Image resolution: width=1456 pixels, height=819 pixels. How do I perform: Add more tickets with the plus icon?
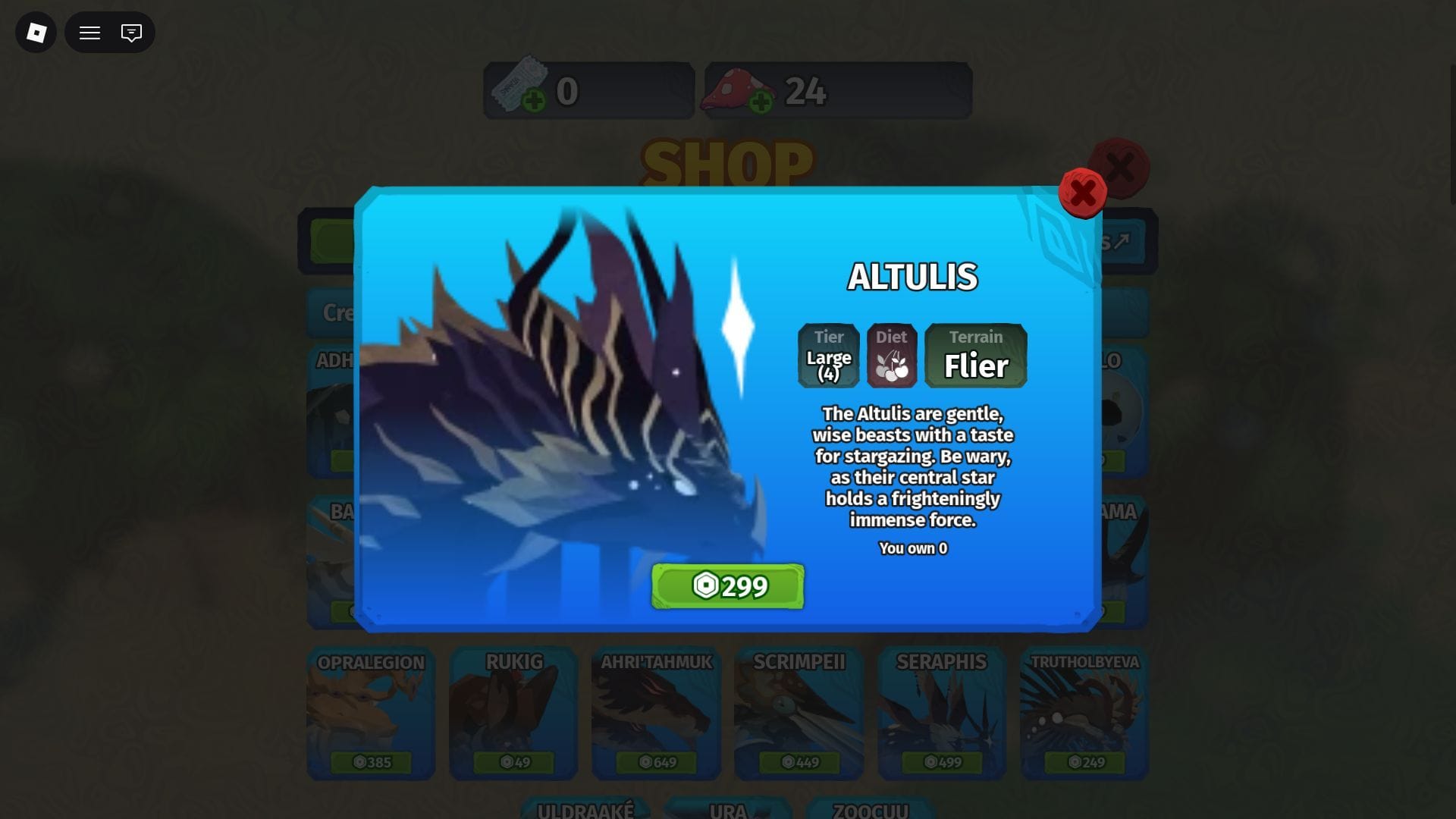tap(534, 101)
